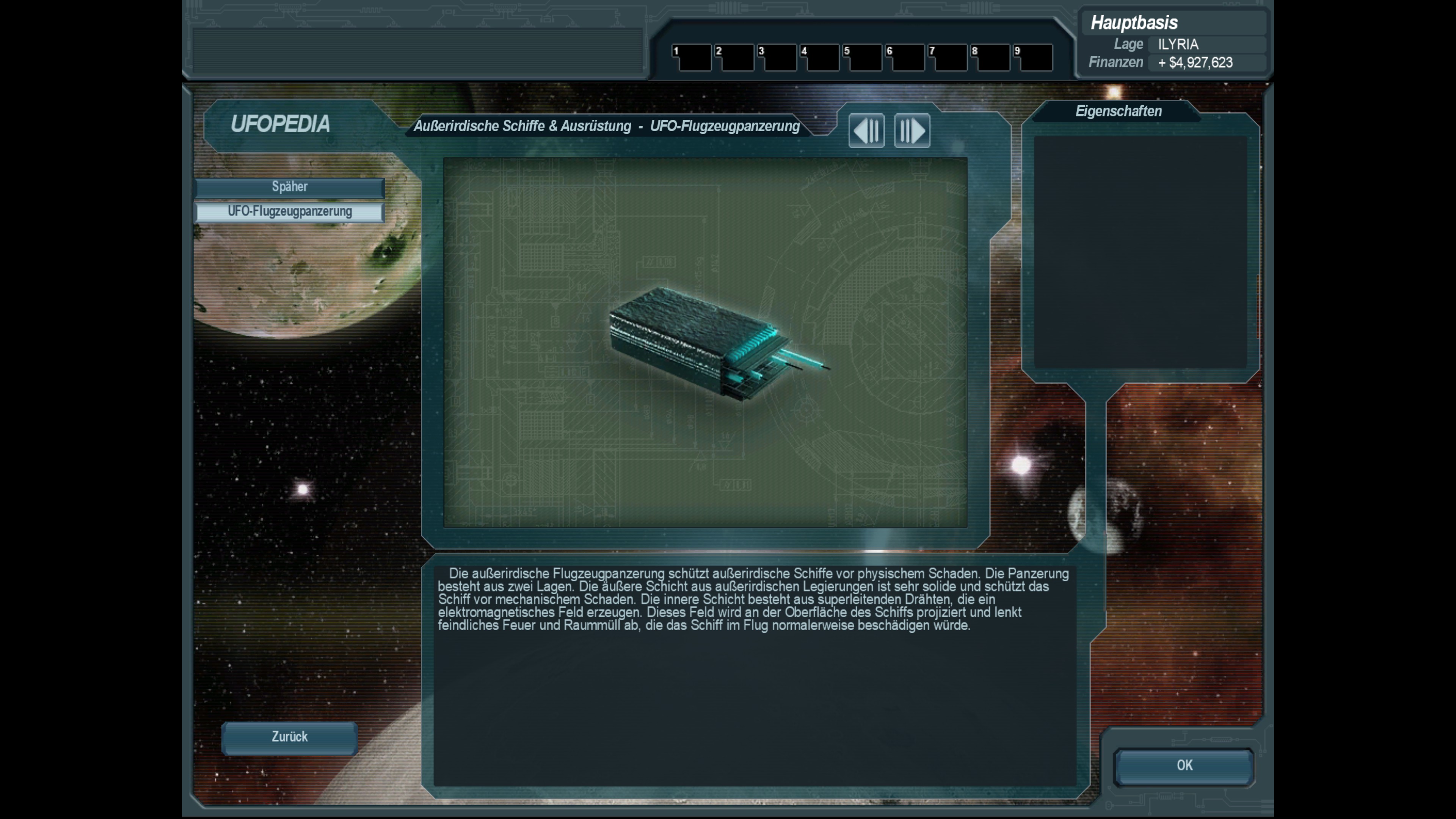This screenshot has width=1456, height=819.
Task: Choose squad slot number 5
Action: (x=863, y=58)
